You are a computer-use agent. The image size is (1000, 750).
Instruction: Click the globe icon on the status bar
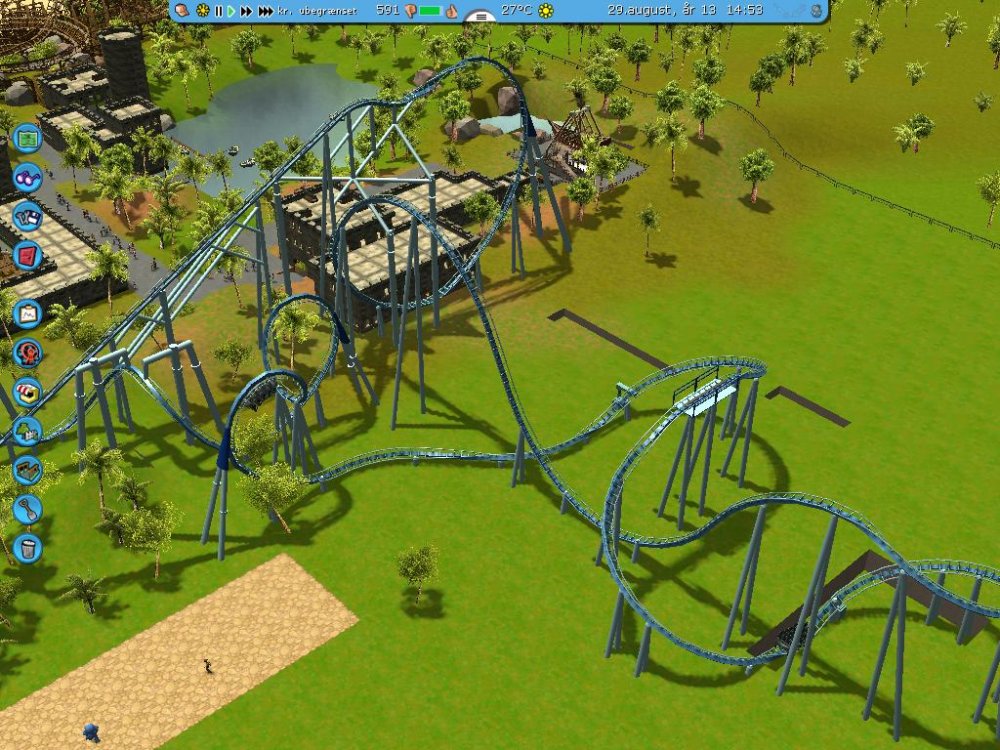pyautogui.click(x=816, y=11)
